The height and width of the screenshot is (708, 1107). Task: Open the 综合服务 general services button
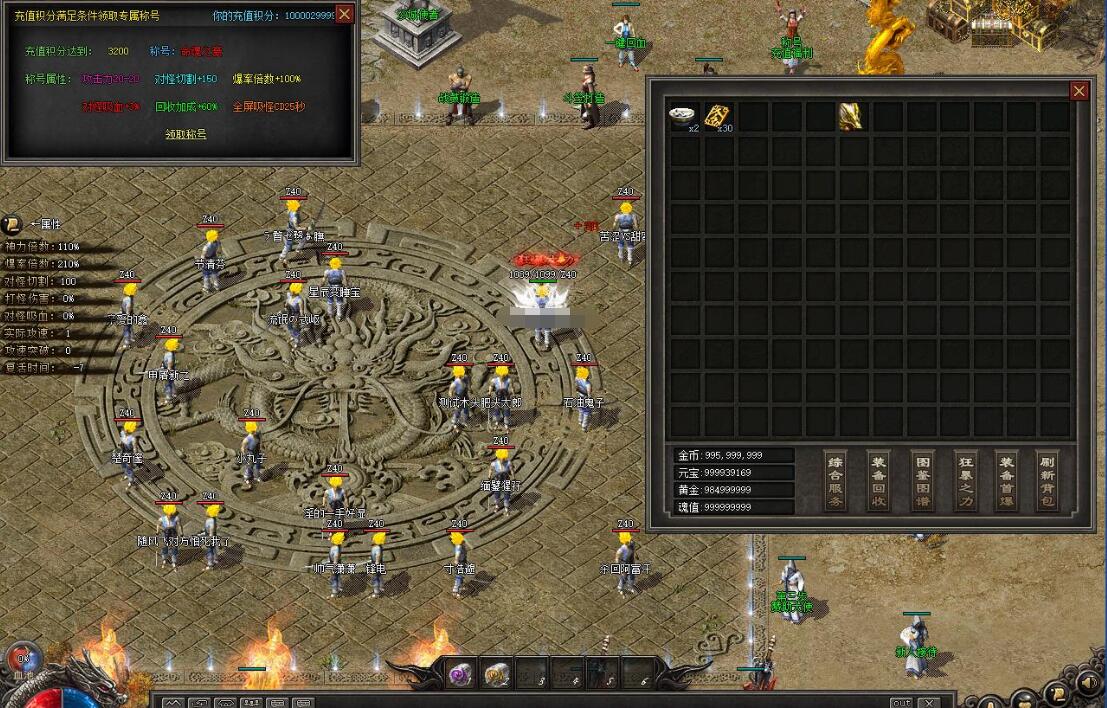tap(836, 481)
